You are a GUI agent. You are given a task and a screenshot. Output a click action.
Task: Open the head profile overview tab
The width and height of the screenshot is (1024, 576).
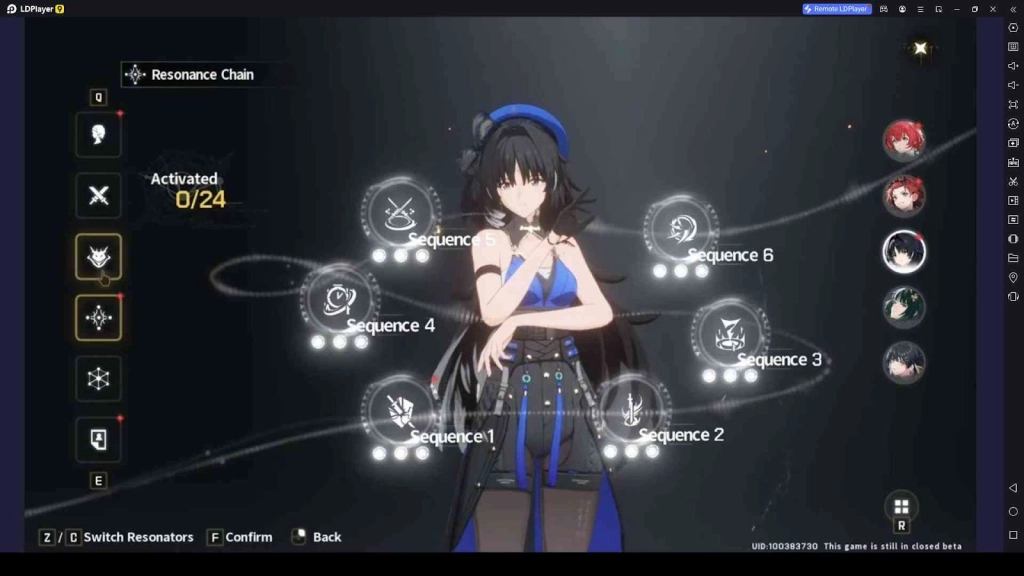pyautogui.click(x=98, y=134)
